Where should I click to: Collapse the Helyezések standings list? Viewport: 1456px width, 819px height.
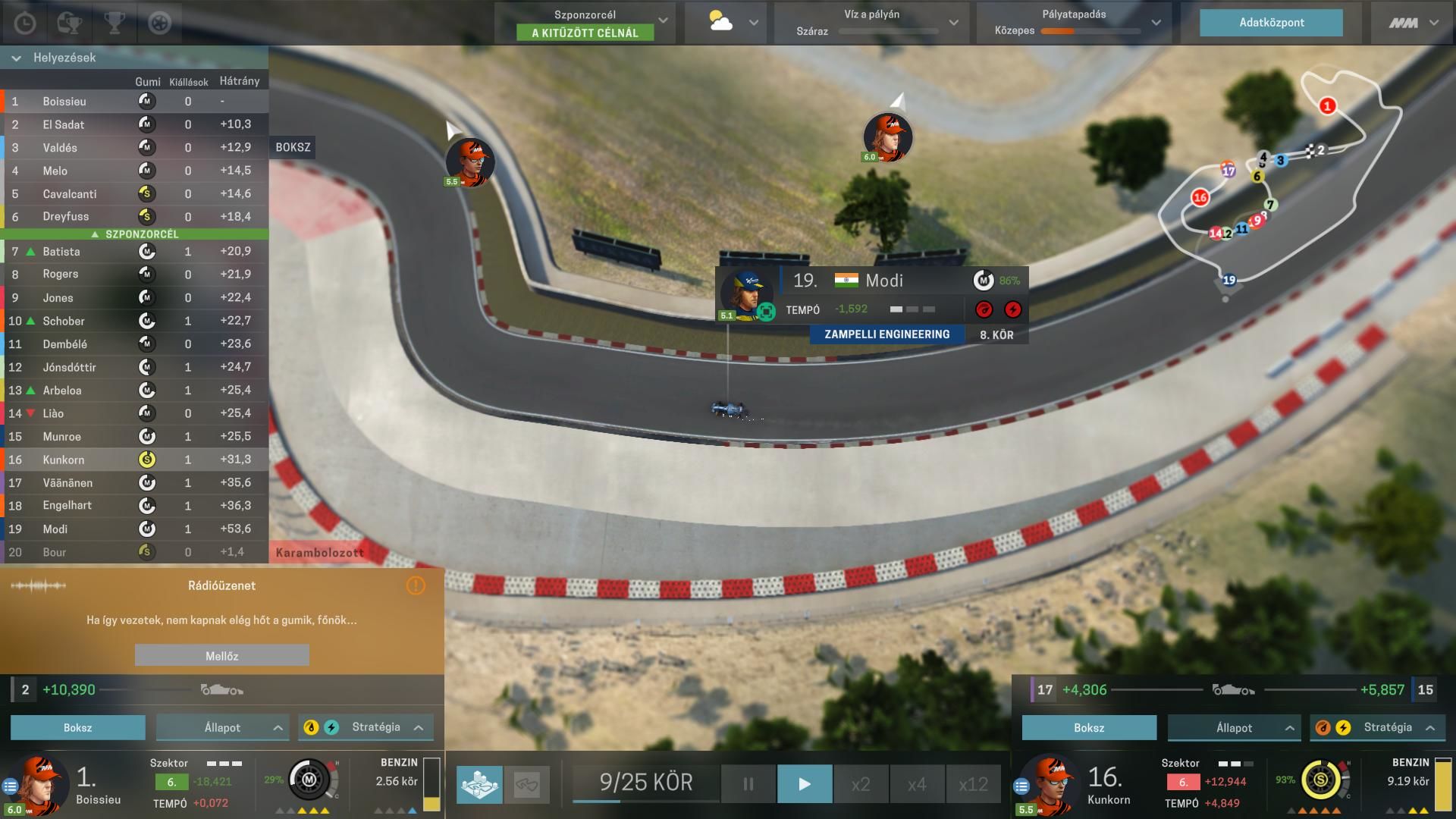pyautogui.click(x=17, y=58)
